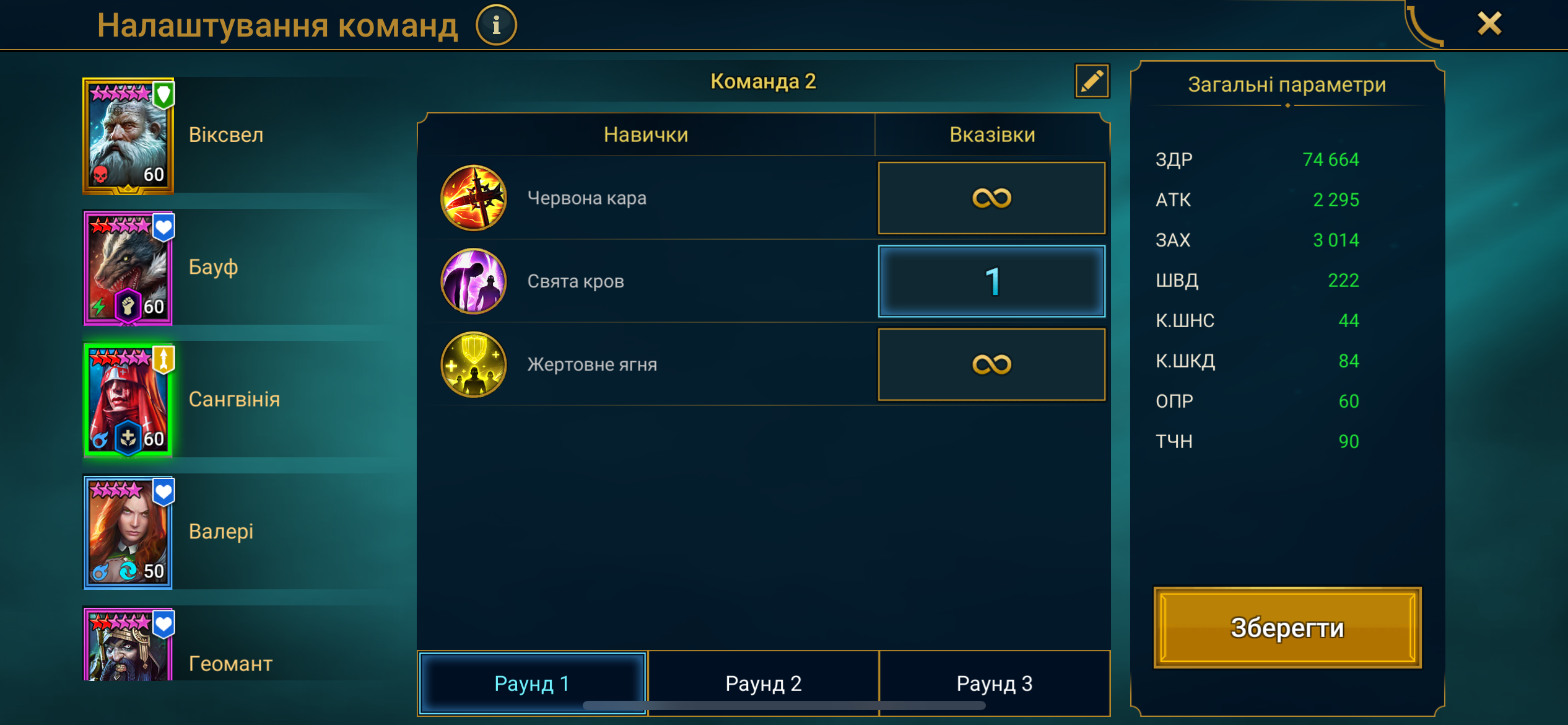Click the Свята кров skill icon
The width and height of the screenshot is (1568, 725).
[474, 281]
